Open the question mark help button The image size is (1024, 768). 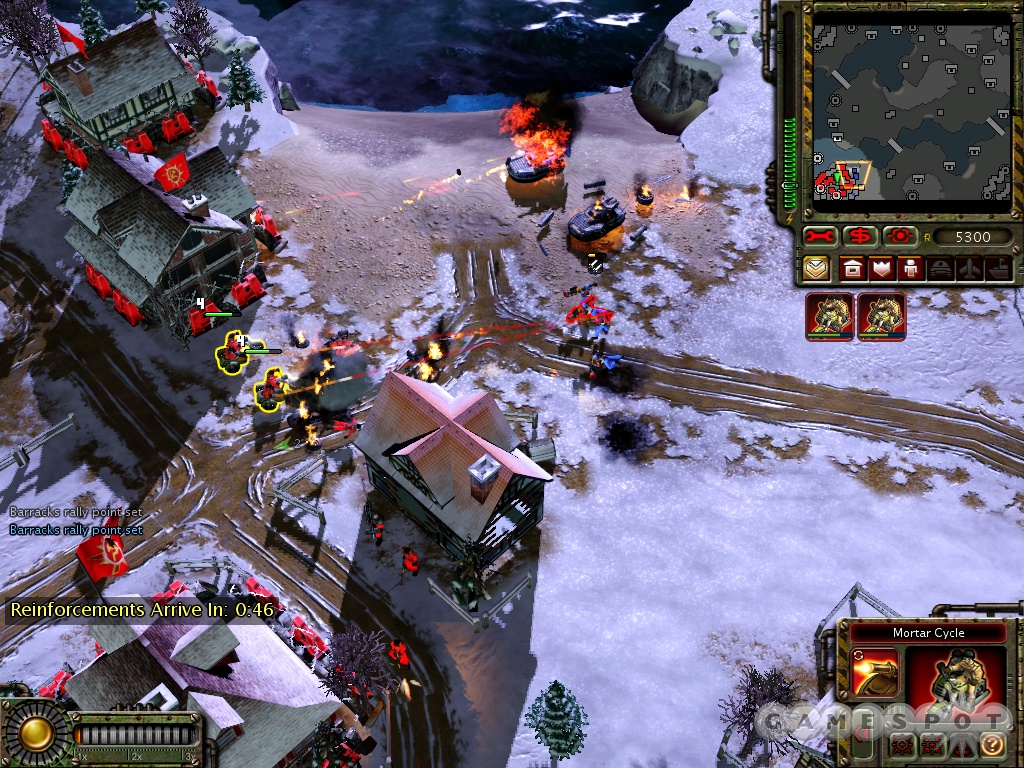[991, 745]
